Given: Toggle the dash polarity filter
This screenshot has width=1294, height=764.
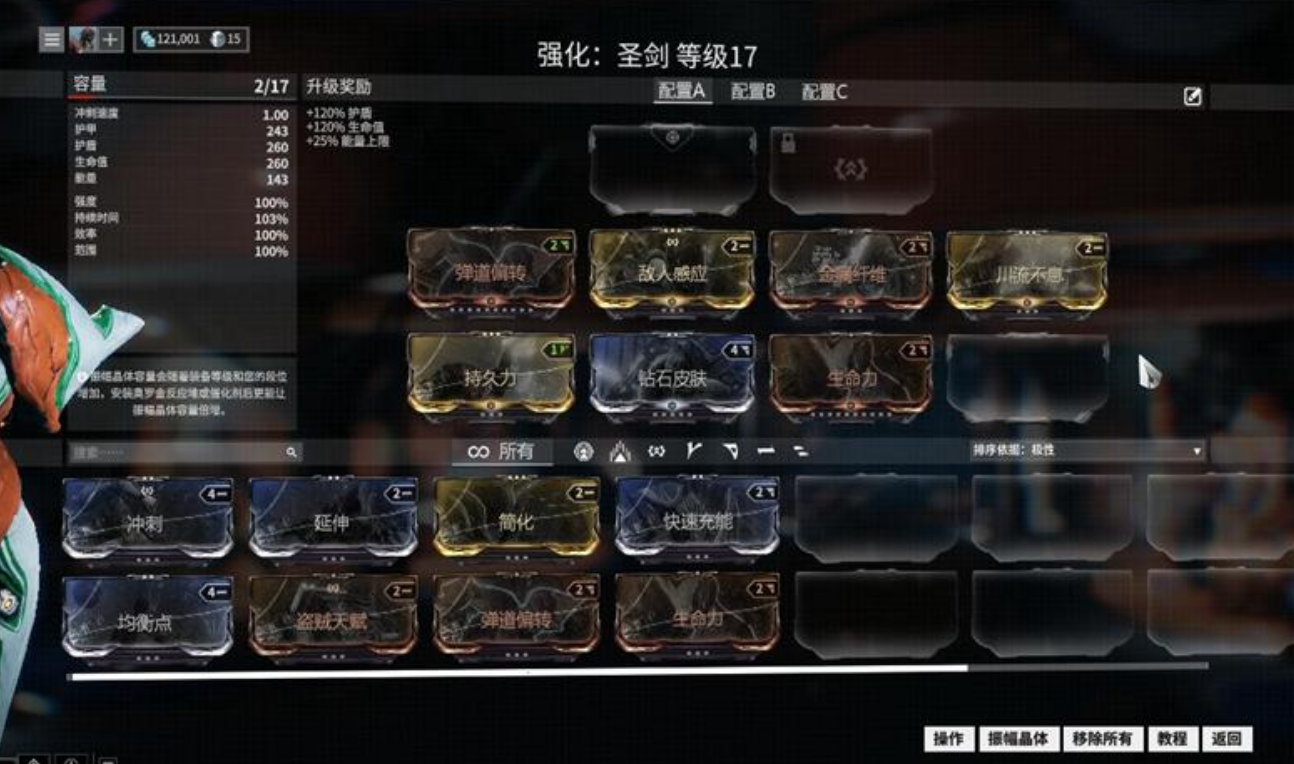Looking at the screenshot, I should coord(767,450).
